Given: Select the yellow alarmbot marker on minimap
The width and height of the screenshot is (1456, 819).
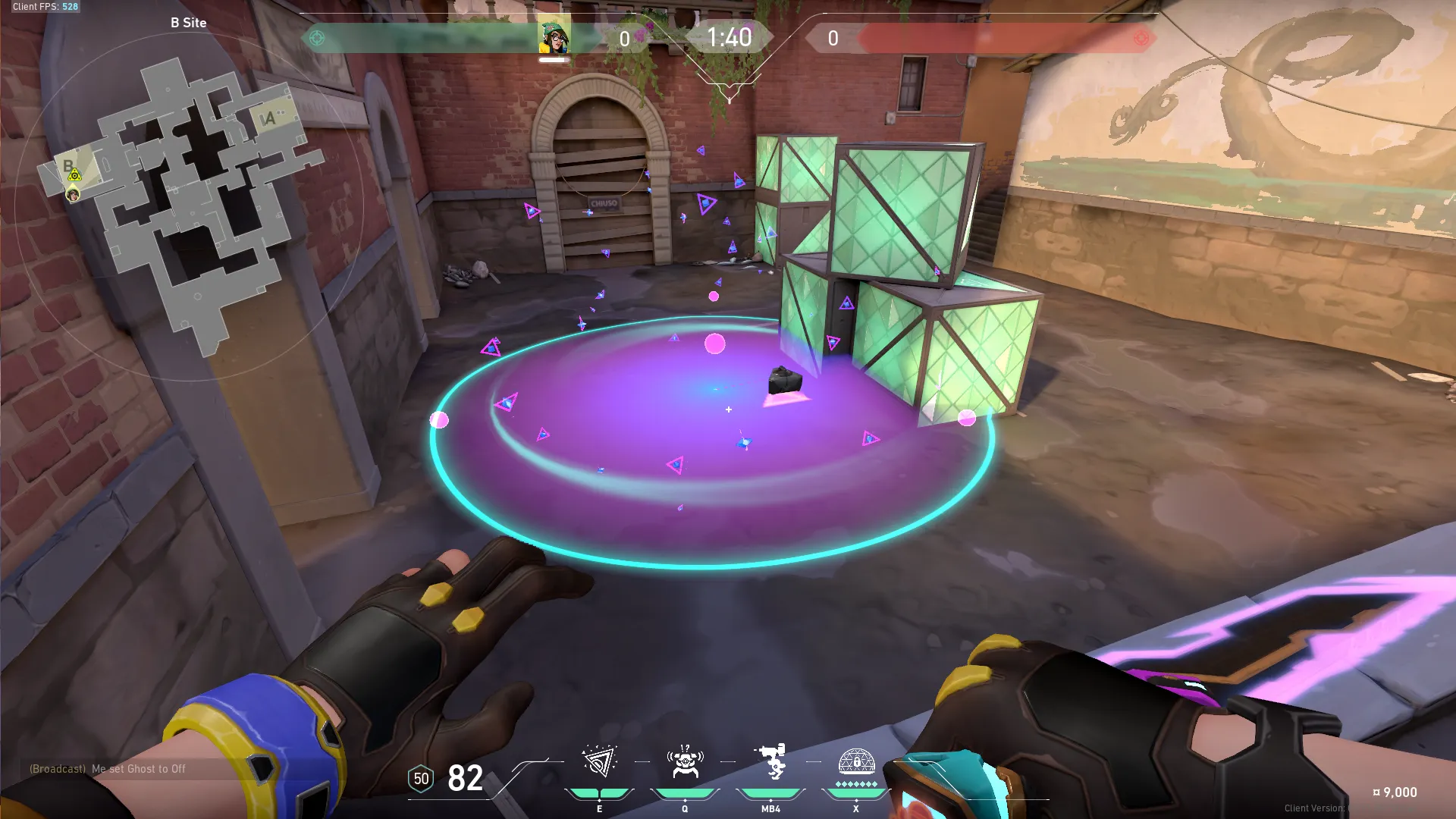Looking at the screenshot, I should point(74,176).
